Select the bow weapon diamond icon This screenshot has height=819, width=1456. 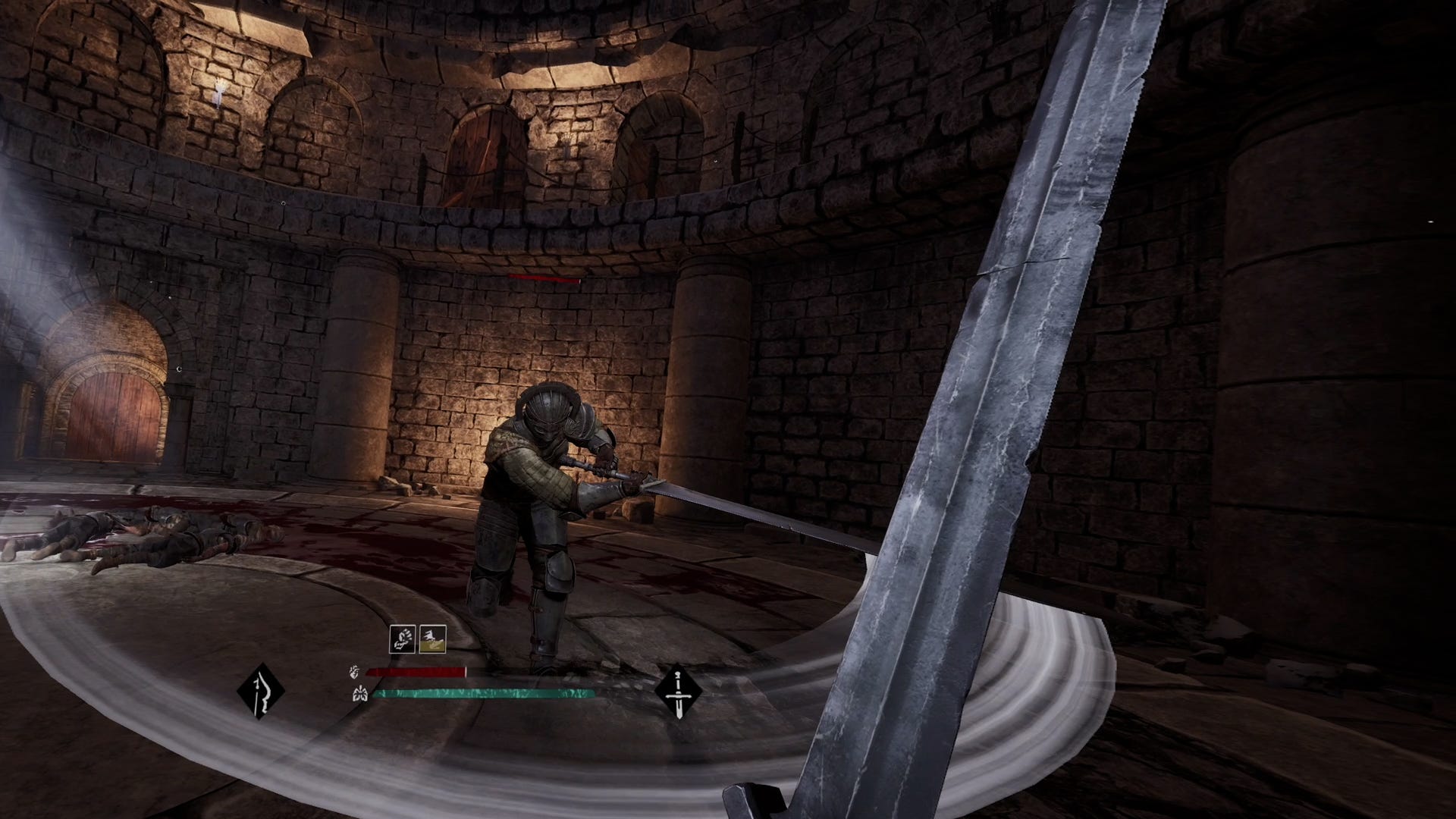260,691
